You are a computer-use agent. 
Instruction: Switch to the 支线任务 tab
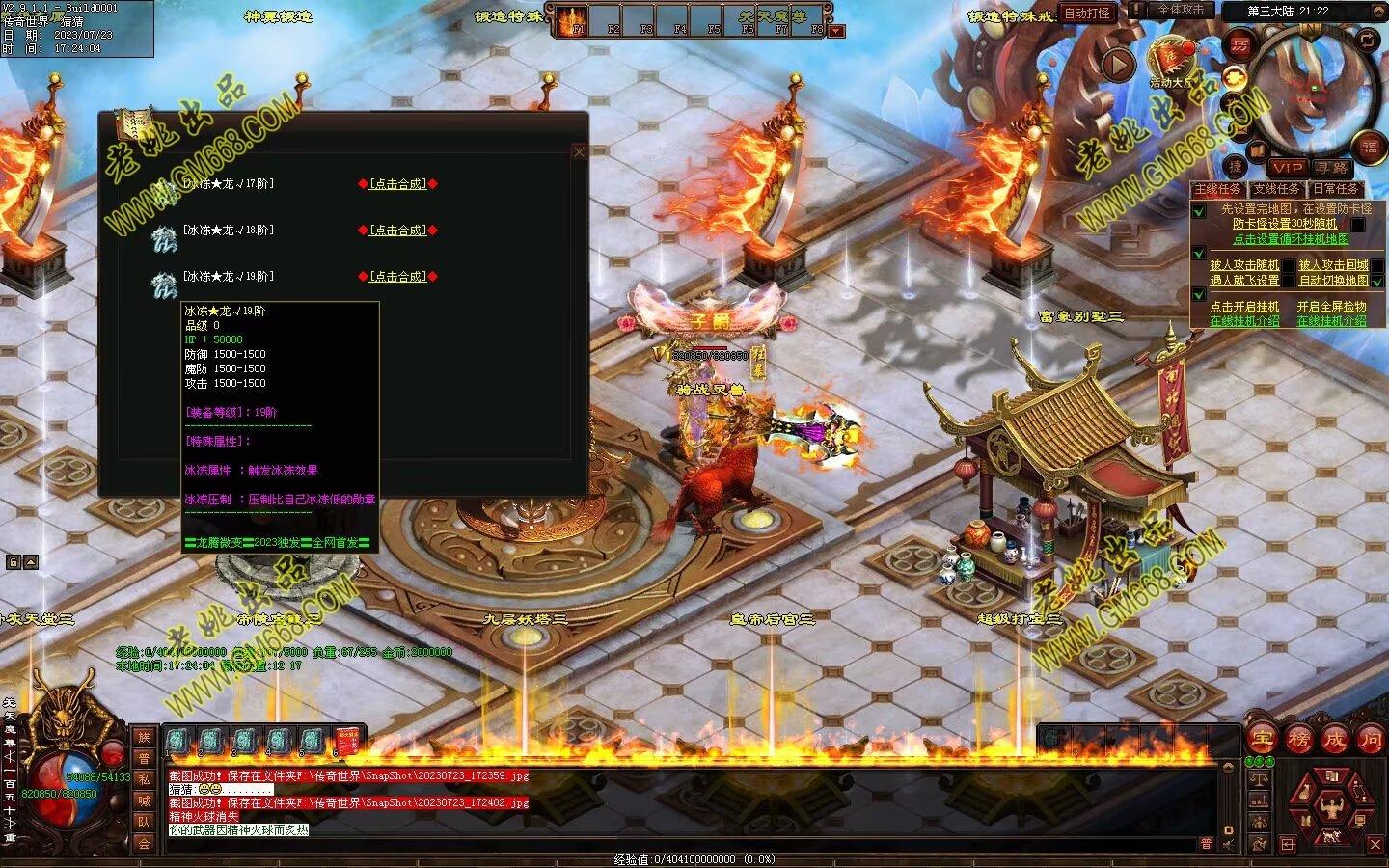[1276, 189]
